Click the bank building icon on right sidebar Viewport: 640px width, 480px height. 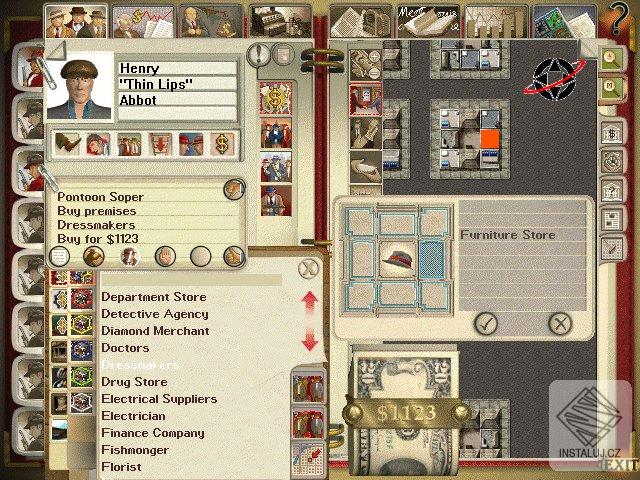coord(610,133)
